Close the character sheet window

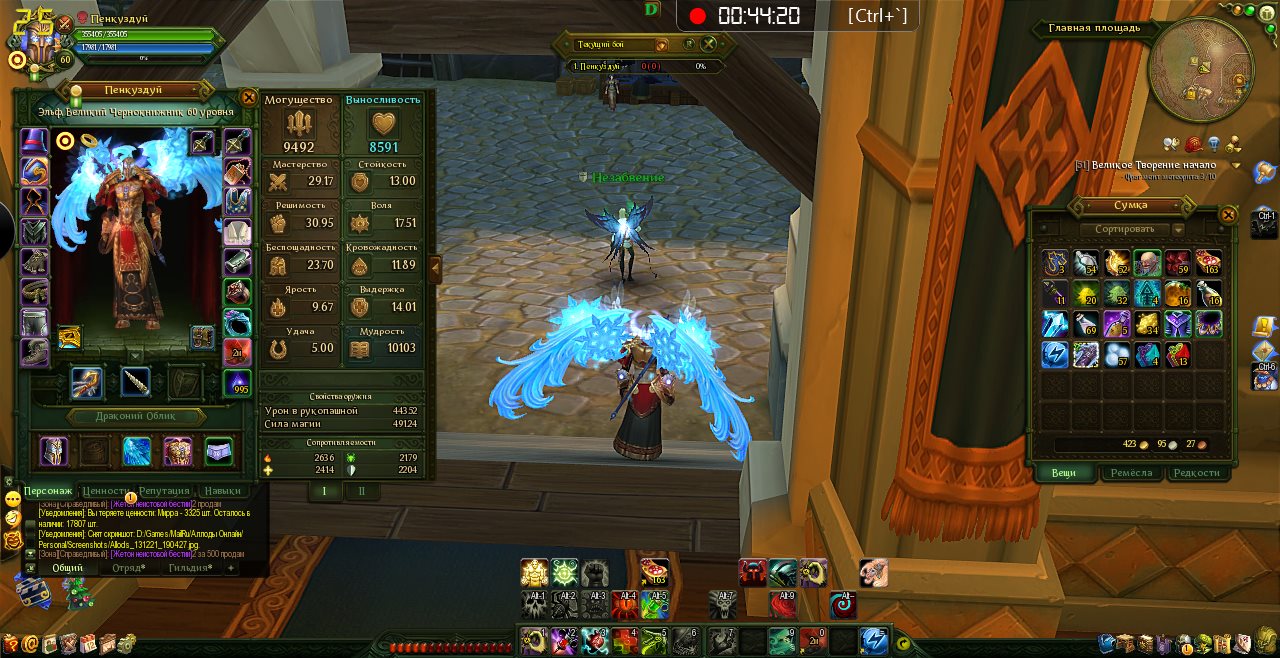click(249, 98)
